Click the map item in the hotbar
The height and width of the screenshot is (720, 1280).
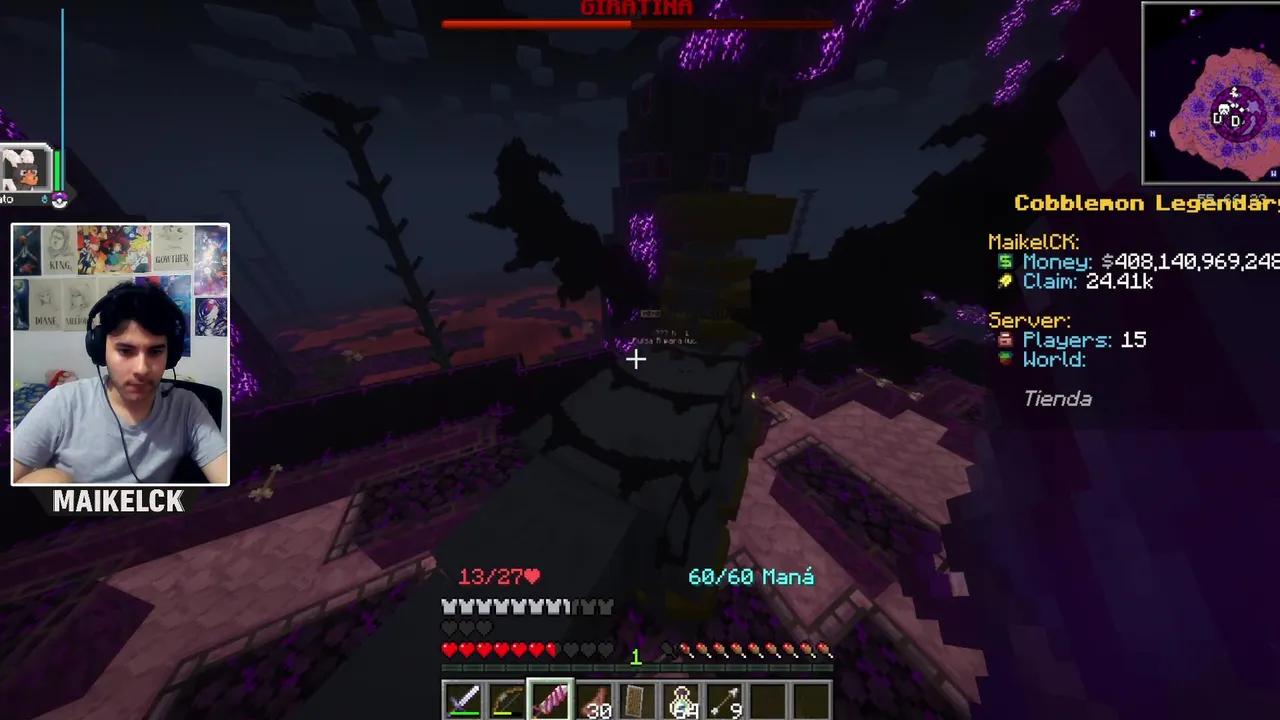coord(637,700)
